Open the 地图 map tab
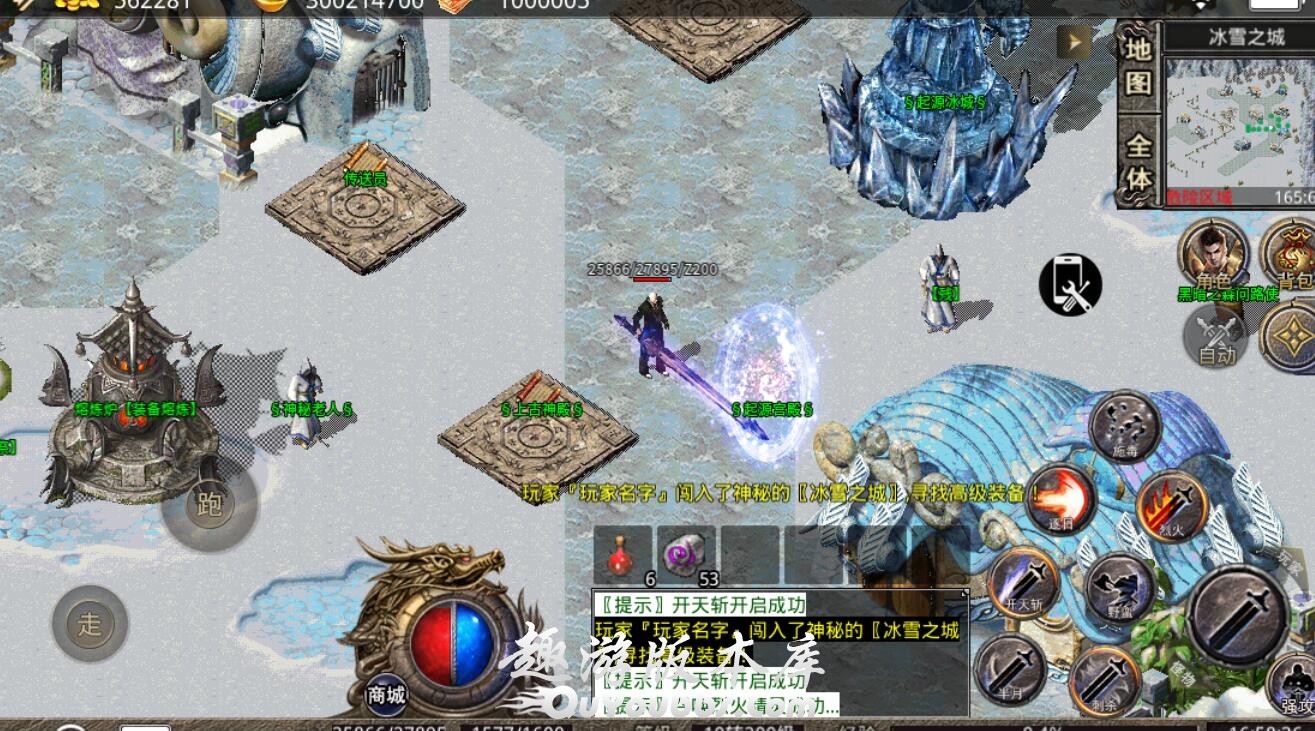The height and width of the screenshot is (731, 1315). (1138, 67)
